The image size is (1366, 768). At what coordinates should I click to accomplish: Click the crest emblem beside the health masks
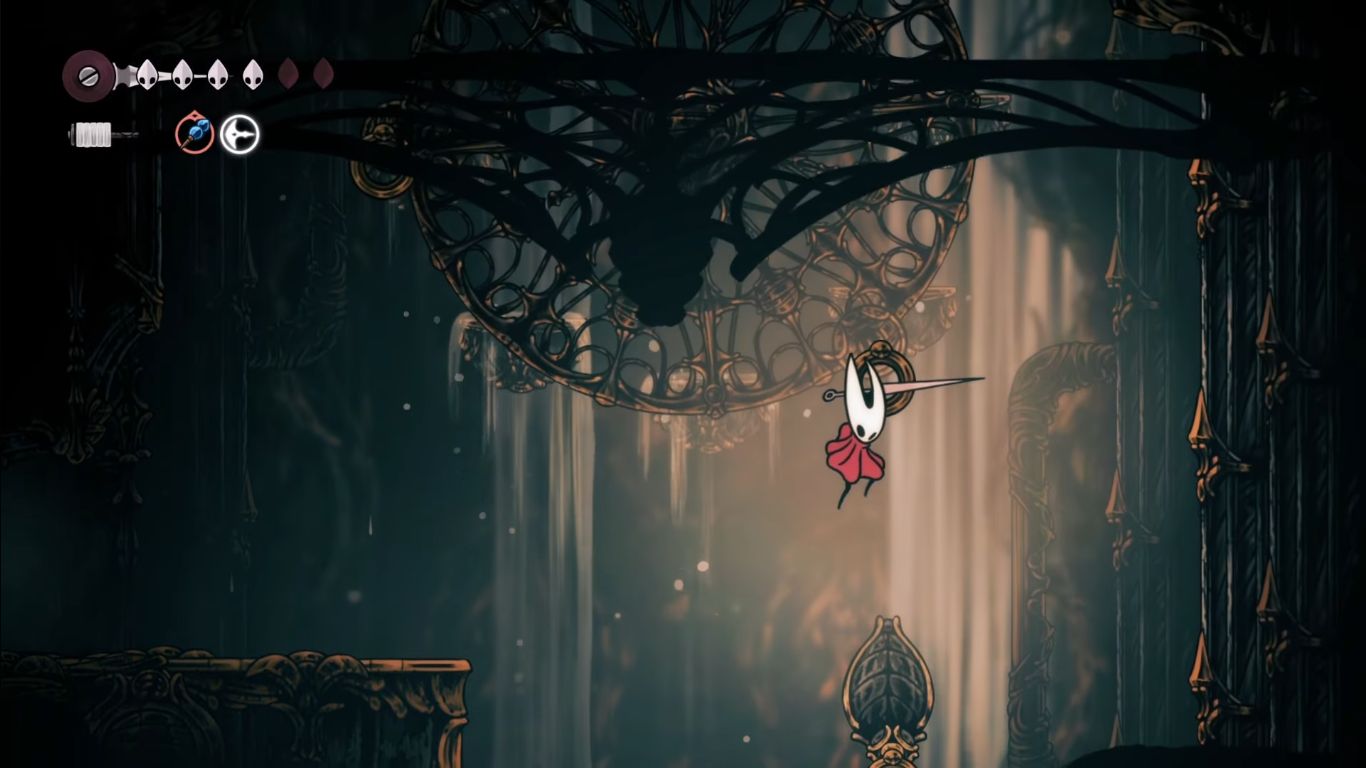tap(87, 76)
